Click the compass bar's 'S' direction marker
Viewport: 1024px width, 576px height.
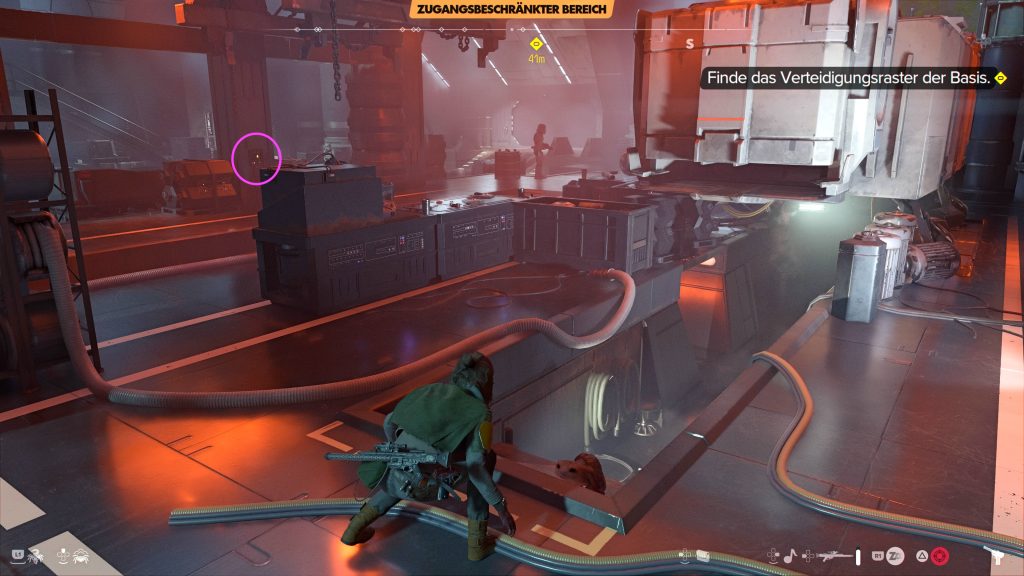[x=689, y=43]
